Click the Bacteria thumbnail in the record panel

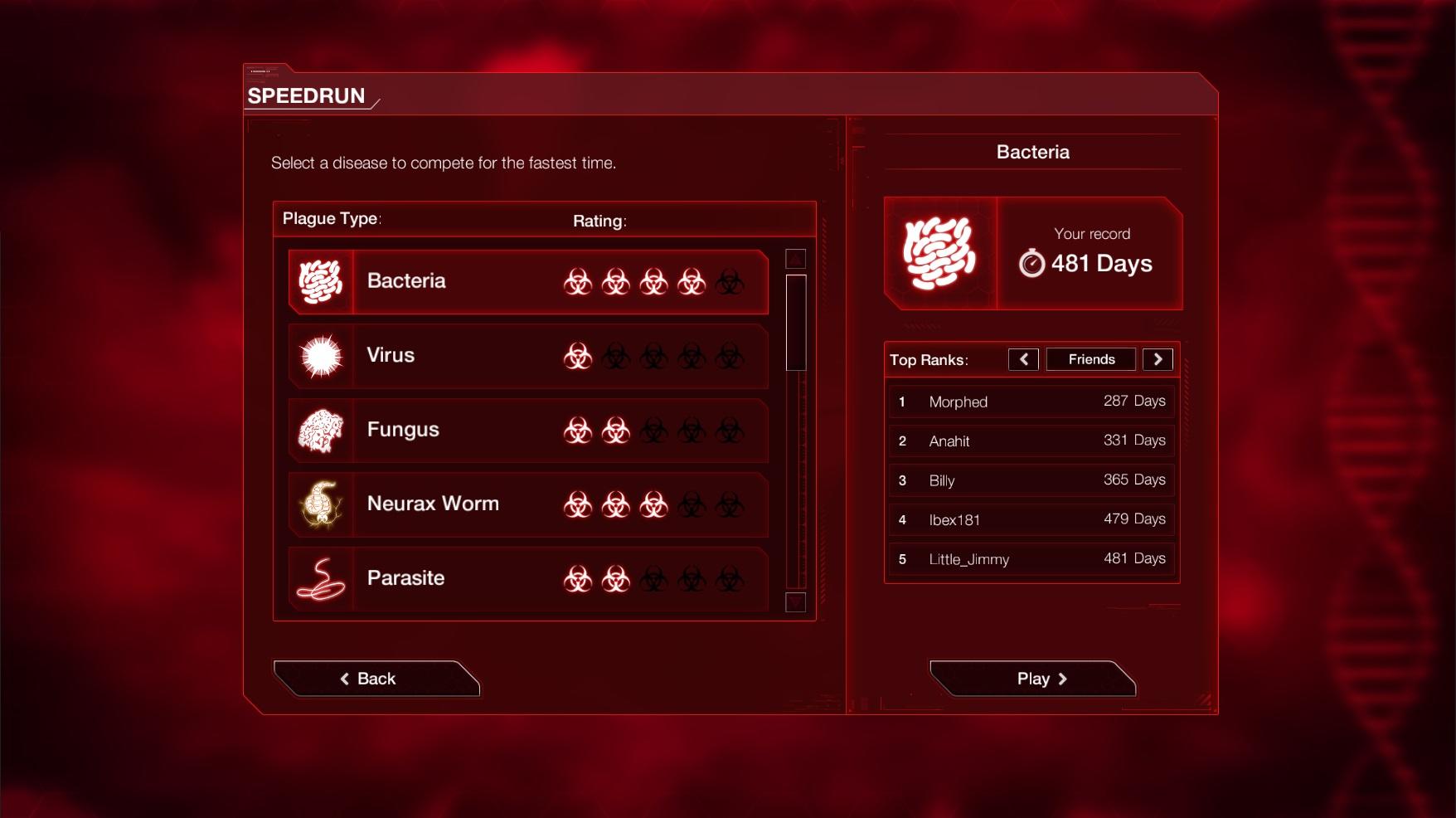coord(939,251)
